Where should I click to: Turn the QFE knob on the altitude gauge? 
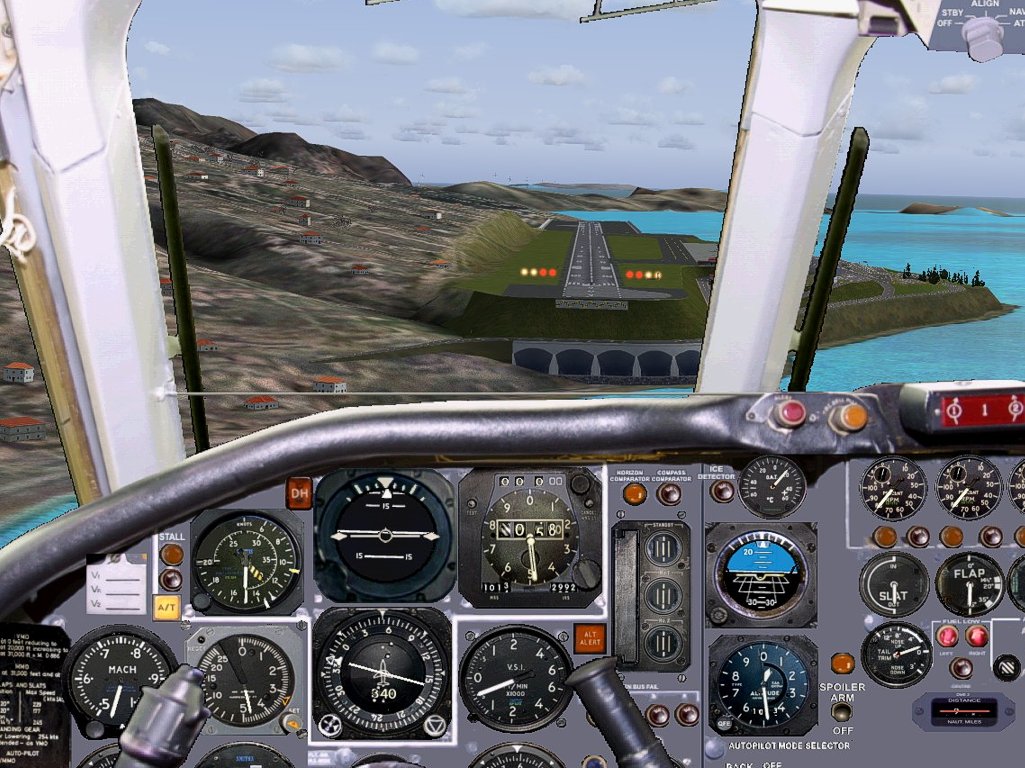(x=724, y=723)
